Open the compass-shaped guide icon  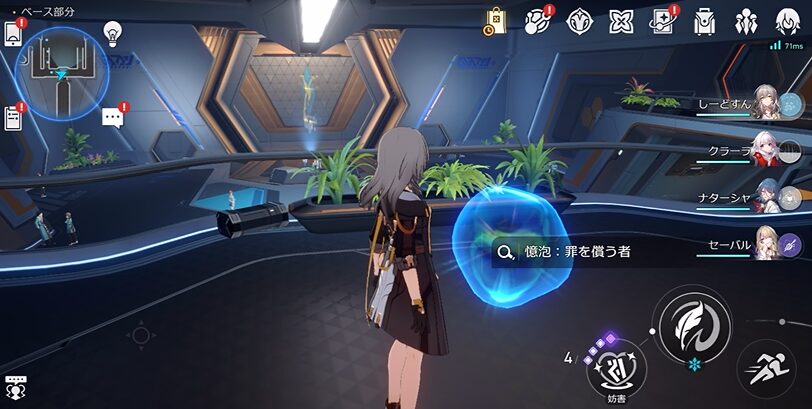(580, 21)
